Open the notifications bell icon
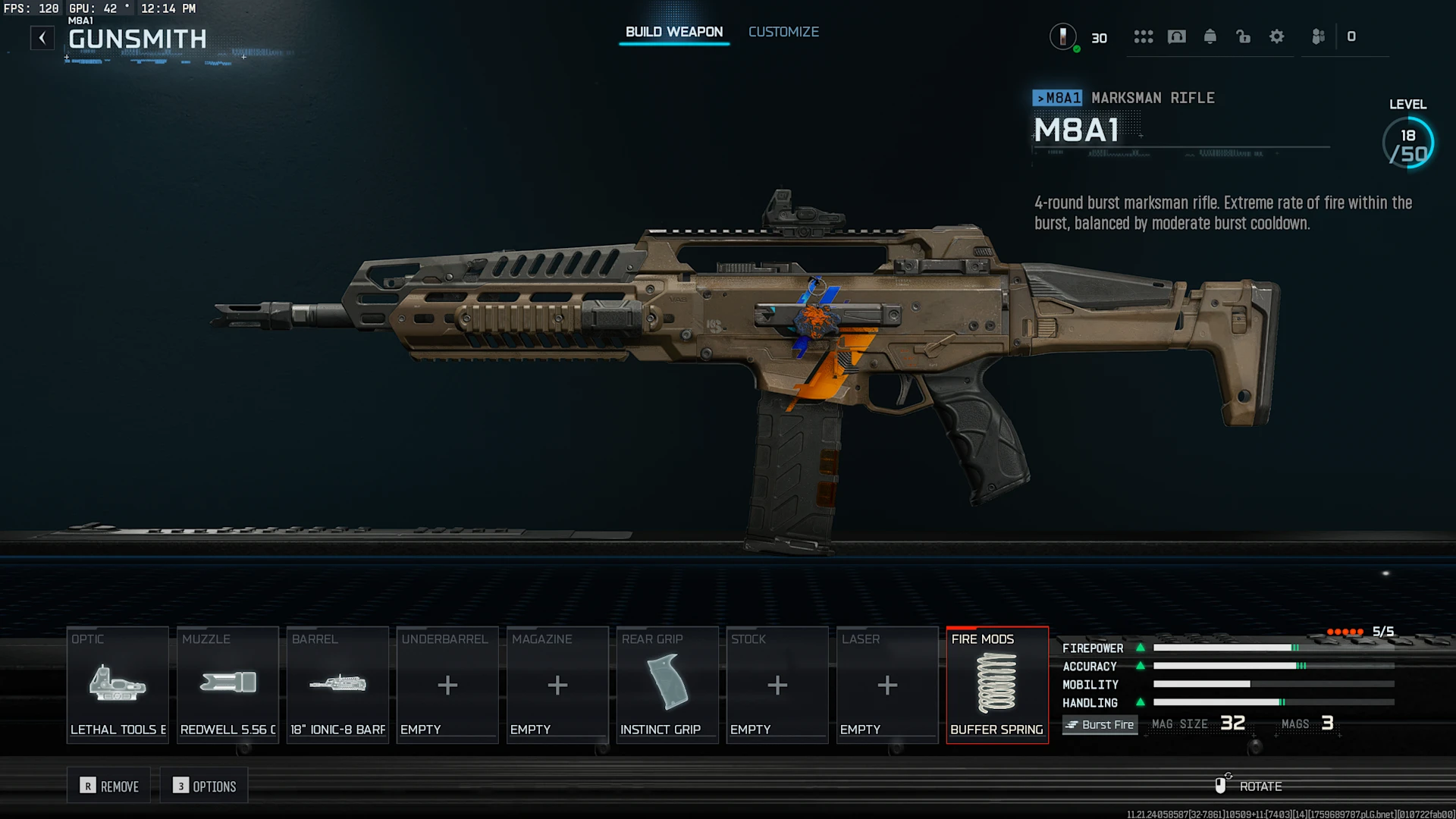This screenshot has width=1456, height=819. [x=1210, y=36]
